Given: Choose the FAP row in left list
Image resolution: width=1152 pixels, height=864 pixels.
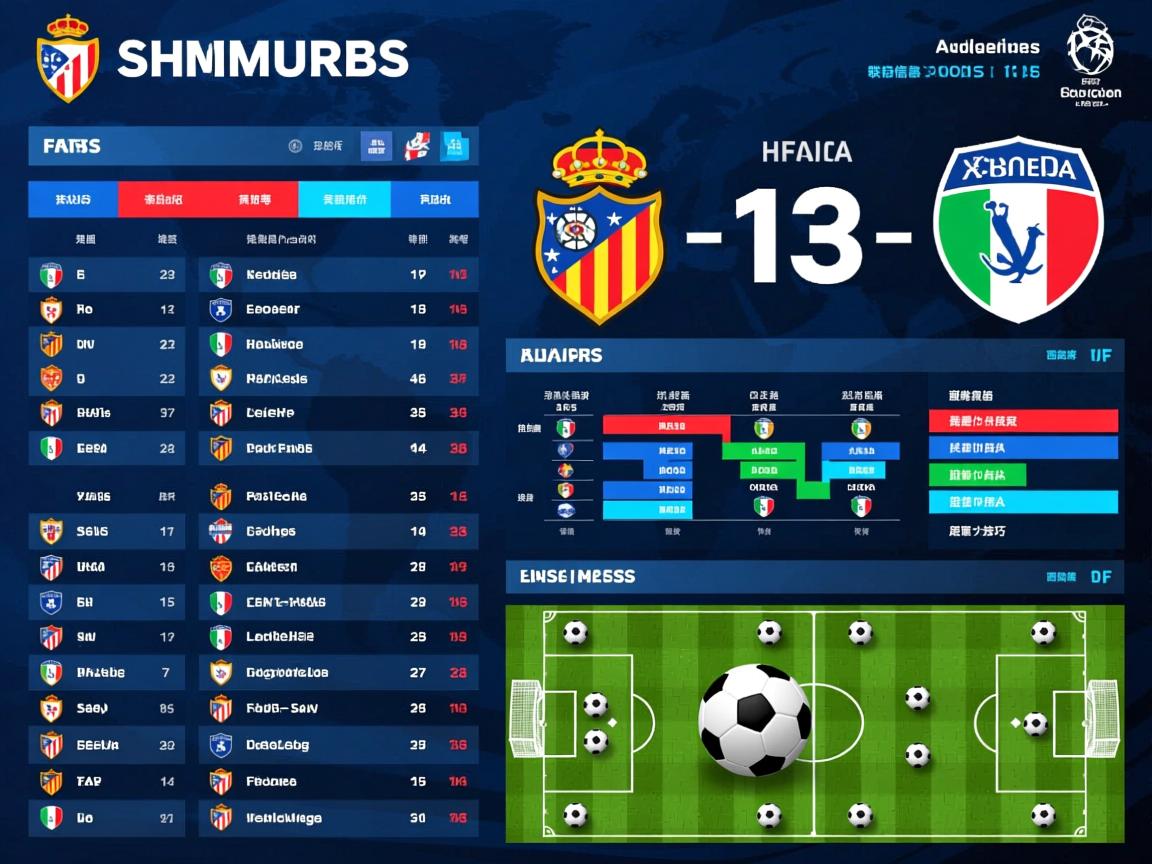Looking at the screenshot, I should coord(106,781).
